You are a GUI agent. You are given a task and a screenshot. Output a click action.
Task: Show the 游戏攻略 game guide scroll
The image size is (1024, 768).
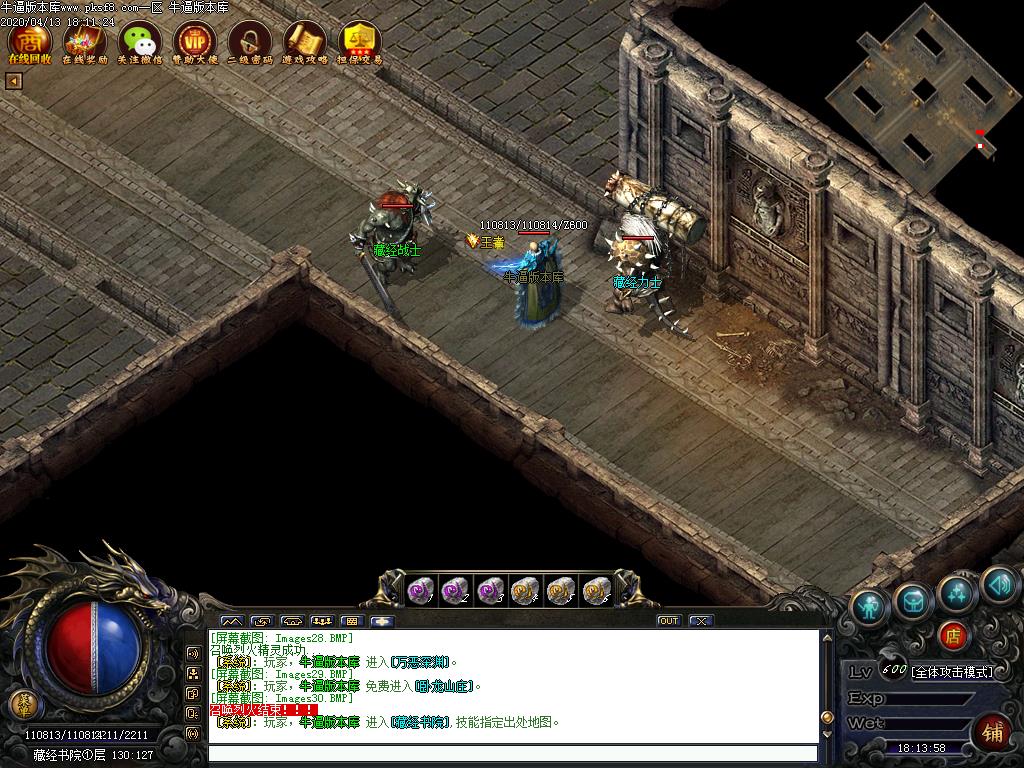click(x=305, y=42)
